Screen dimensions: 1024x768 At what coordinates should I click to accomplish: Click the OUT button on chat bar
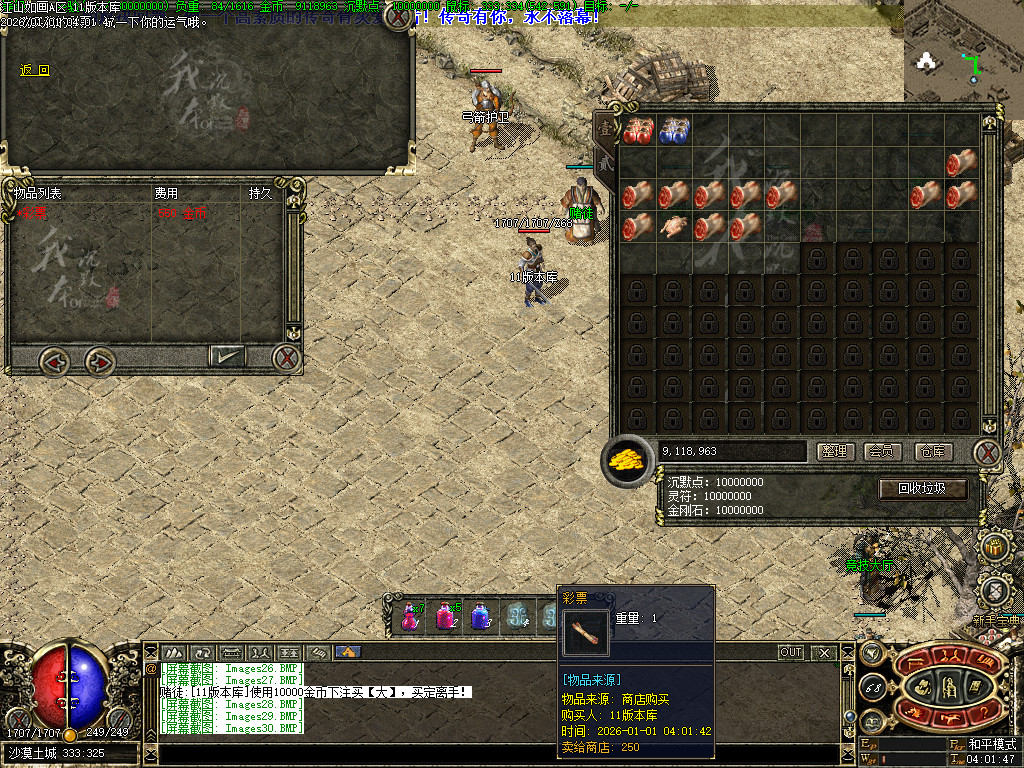pos(791,652)
